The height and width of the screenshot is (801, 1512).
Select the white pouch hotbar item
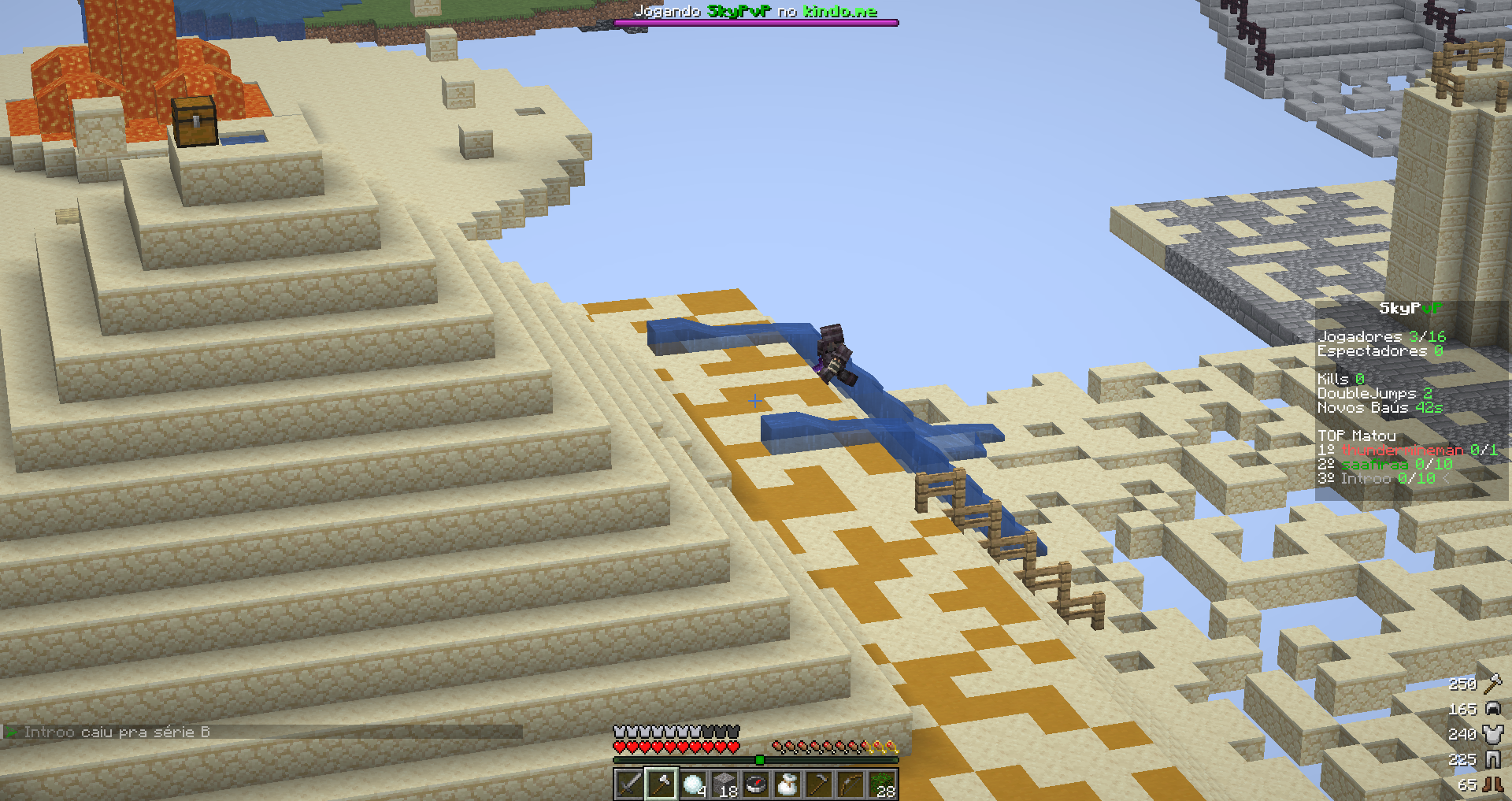[x=787, y=784]
